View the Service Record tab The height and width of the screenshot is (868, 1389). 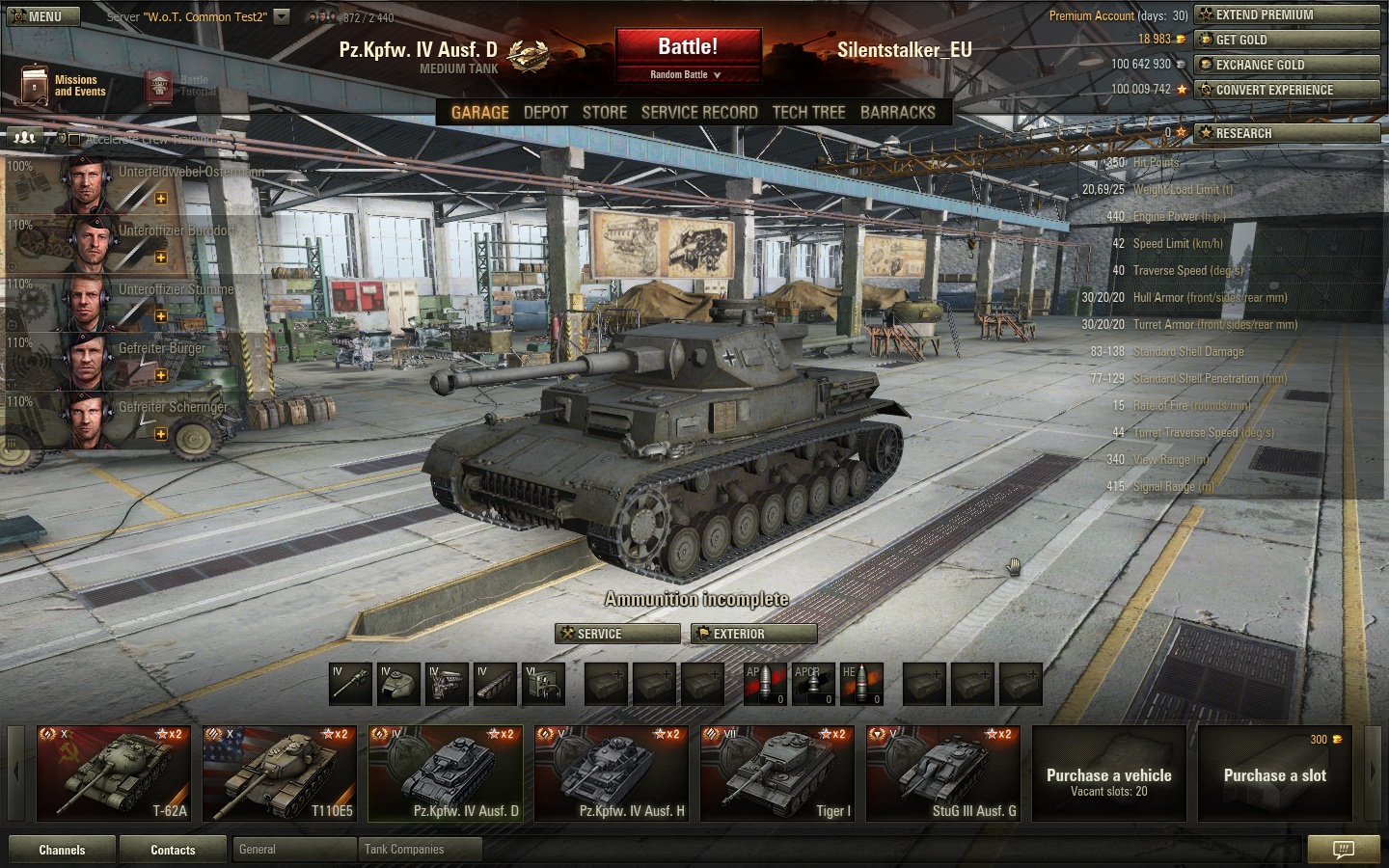(x=698, y=112)
